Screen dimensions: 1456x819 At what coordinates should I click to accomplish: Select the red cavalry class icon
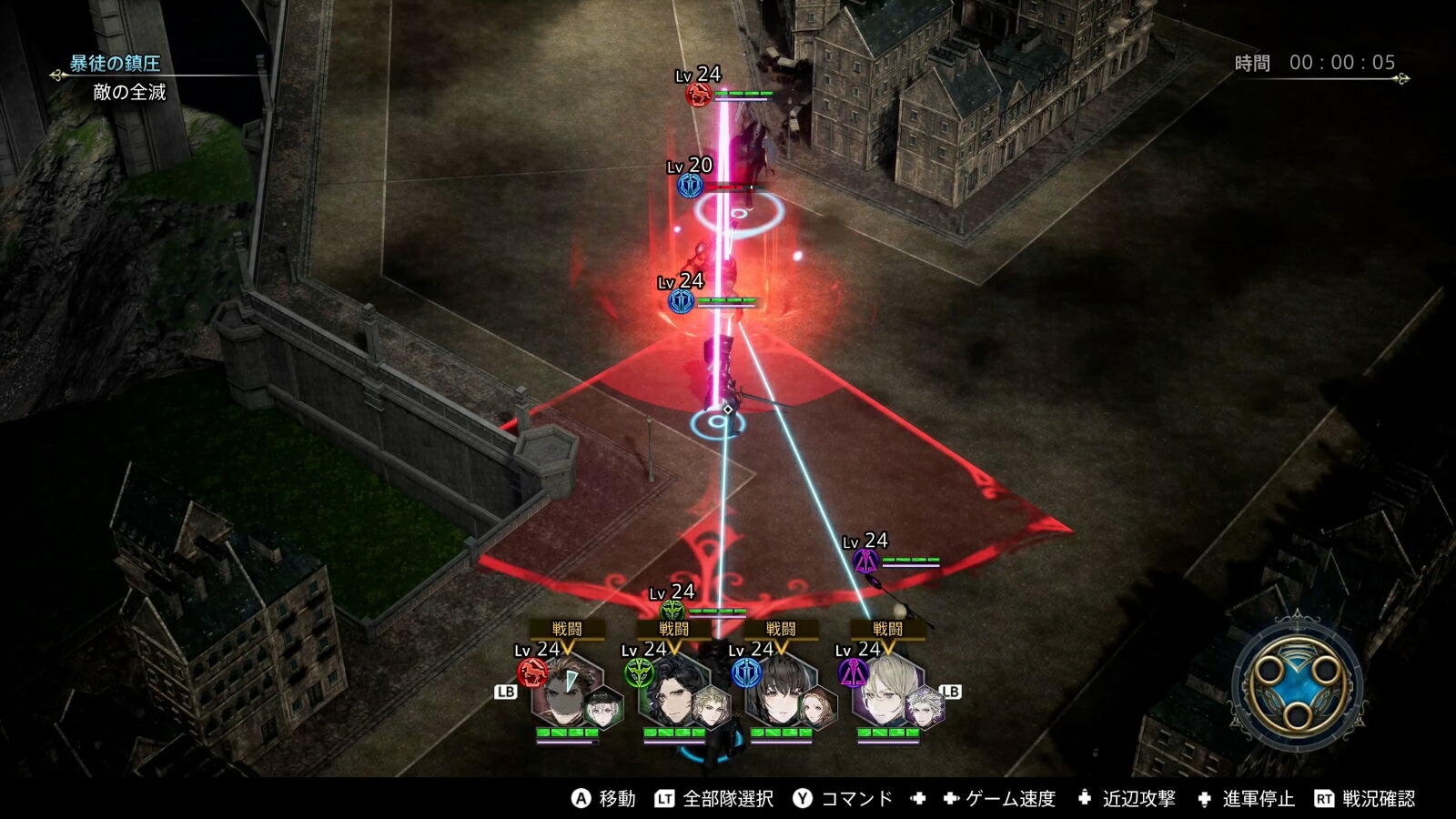point(531,672)
